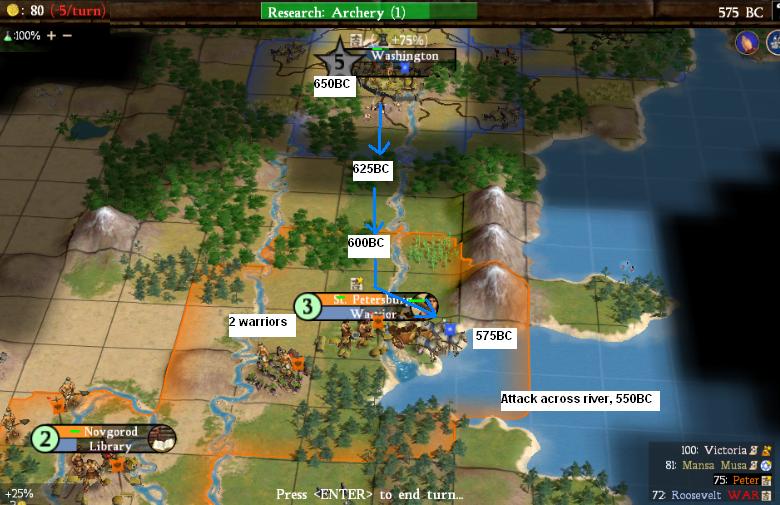Select Victoria in the scoreboard
Screen dimensions: 780x505
726,451
